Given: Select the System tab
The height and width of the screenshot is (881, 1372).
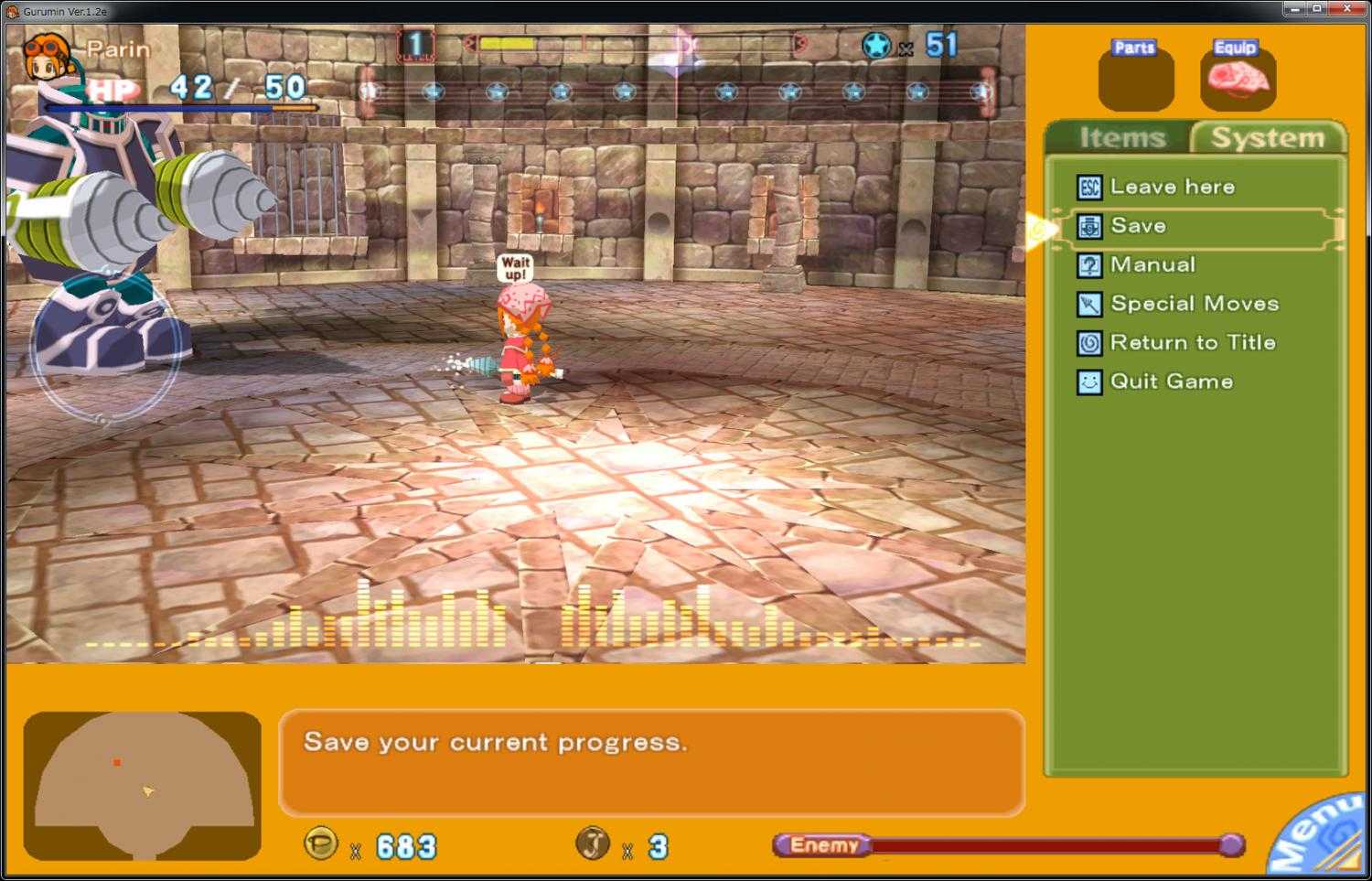Looking at the screenshot, I should pos(1270,138).
